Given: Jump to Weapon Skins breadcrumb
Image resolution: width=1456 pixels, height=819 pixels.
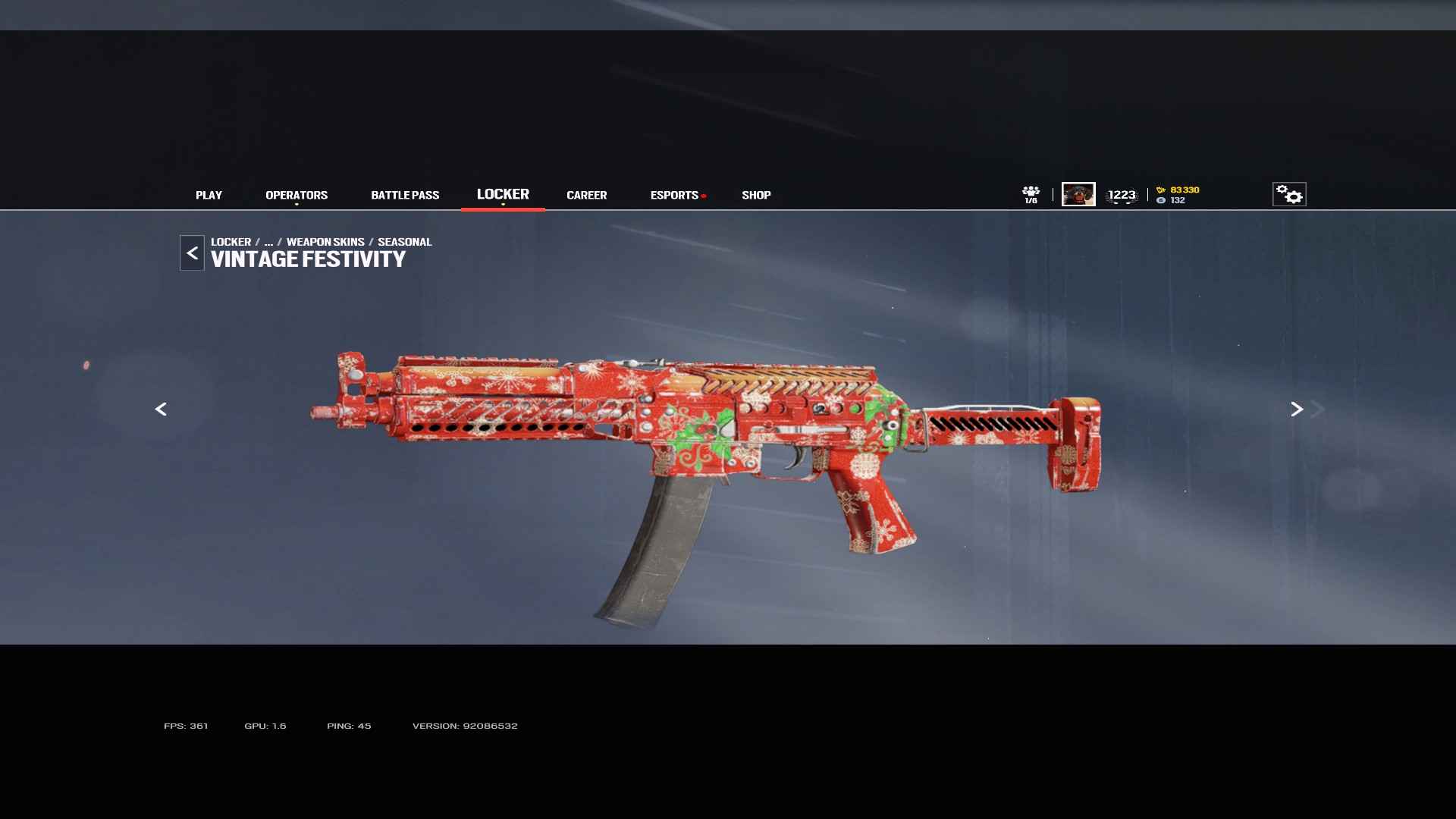Looking at the screenshot, I should pyautogui.click(x=325, y=242).
